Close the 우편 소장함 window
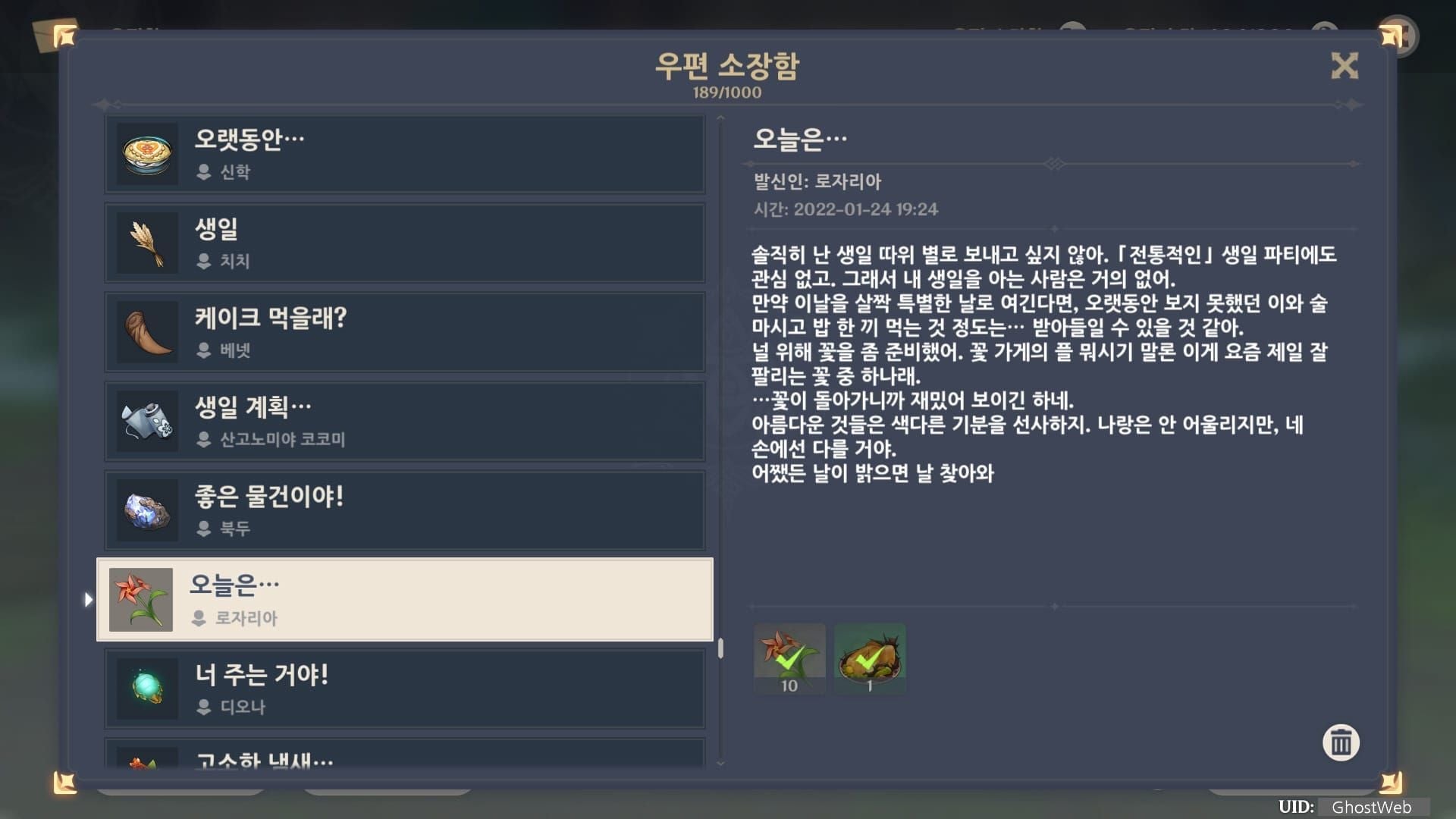The height and width of the screenshot is (819, 1456). (x=1344, y=67)
